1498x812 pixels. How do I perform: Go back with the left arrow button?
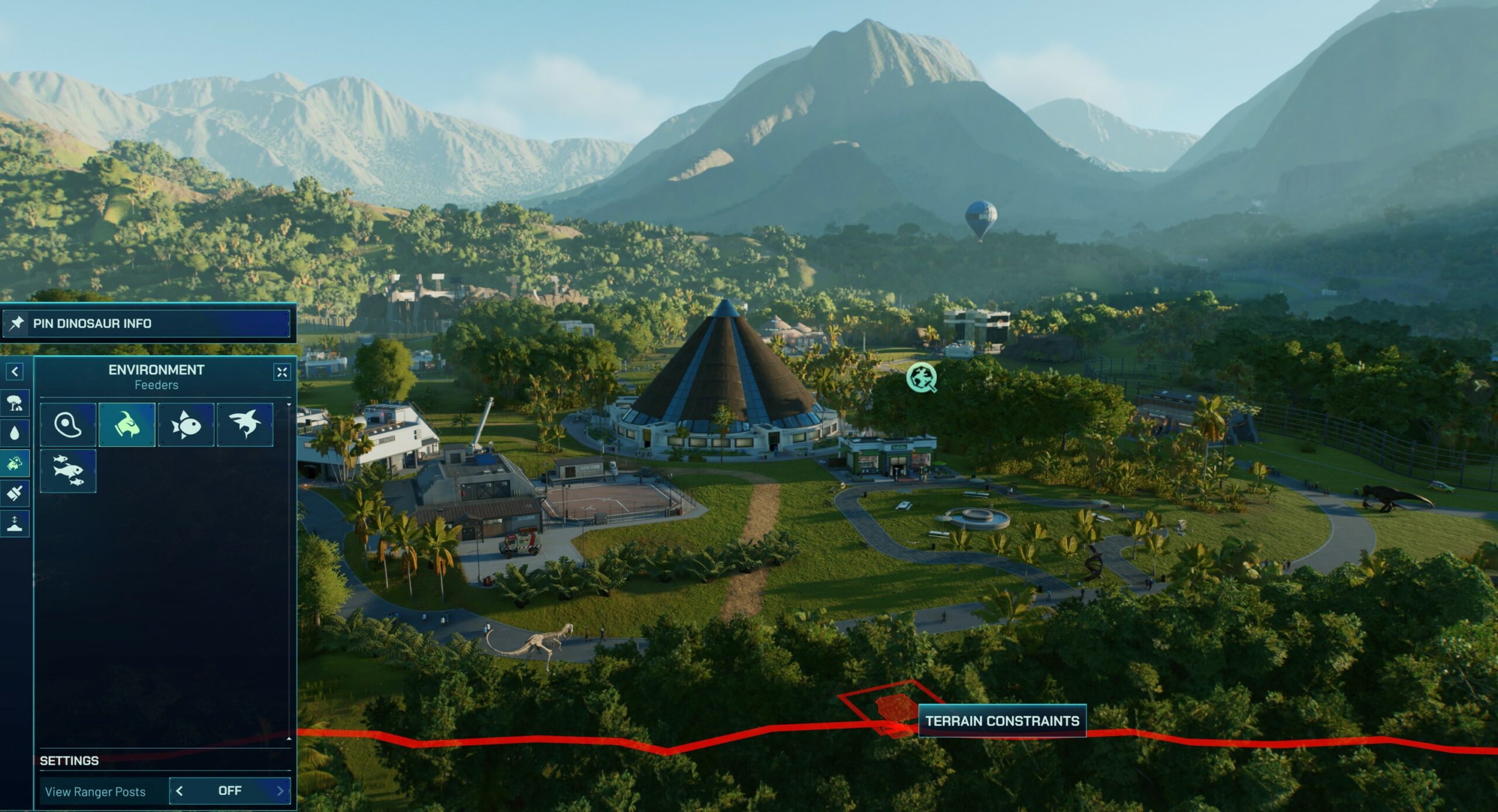pos(15,371)
